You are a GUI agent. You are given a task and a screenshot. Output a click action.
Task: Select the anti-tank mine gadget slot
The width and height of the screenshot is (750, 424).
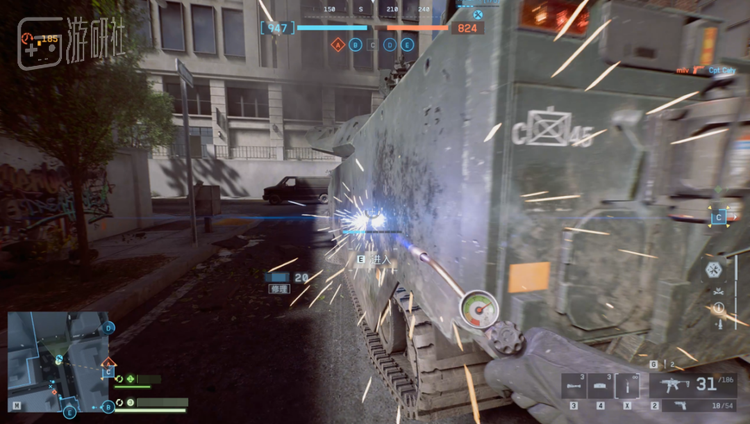tap(600, 385)
